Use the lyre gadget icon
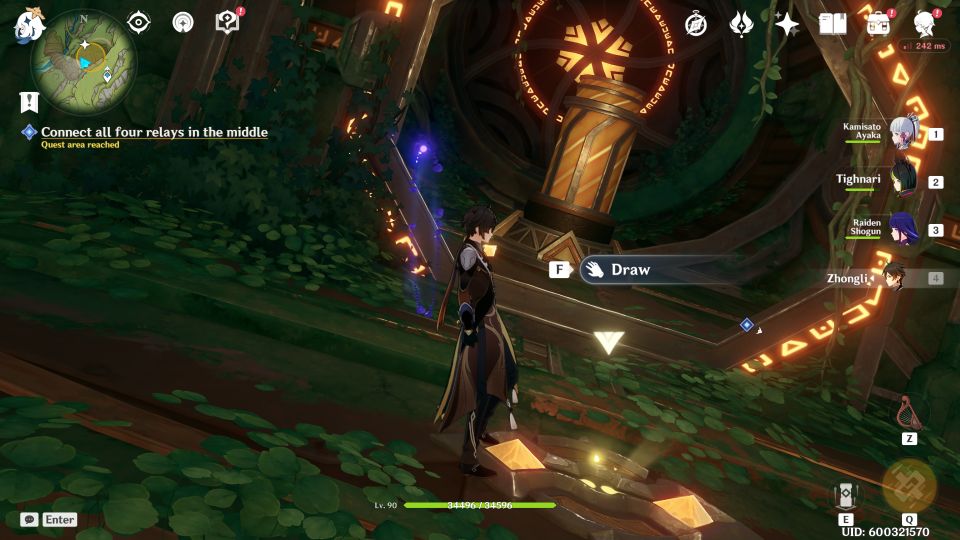The height and width of the screenshot is (540, 960). click(910, 411)
